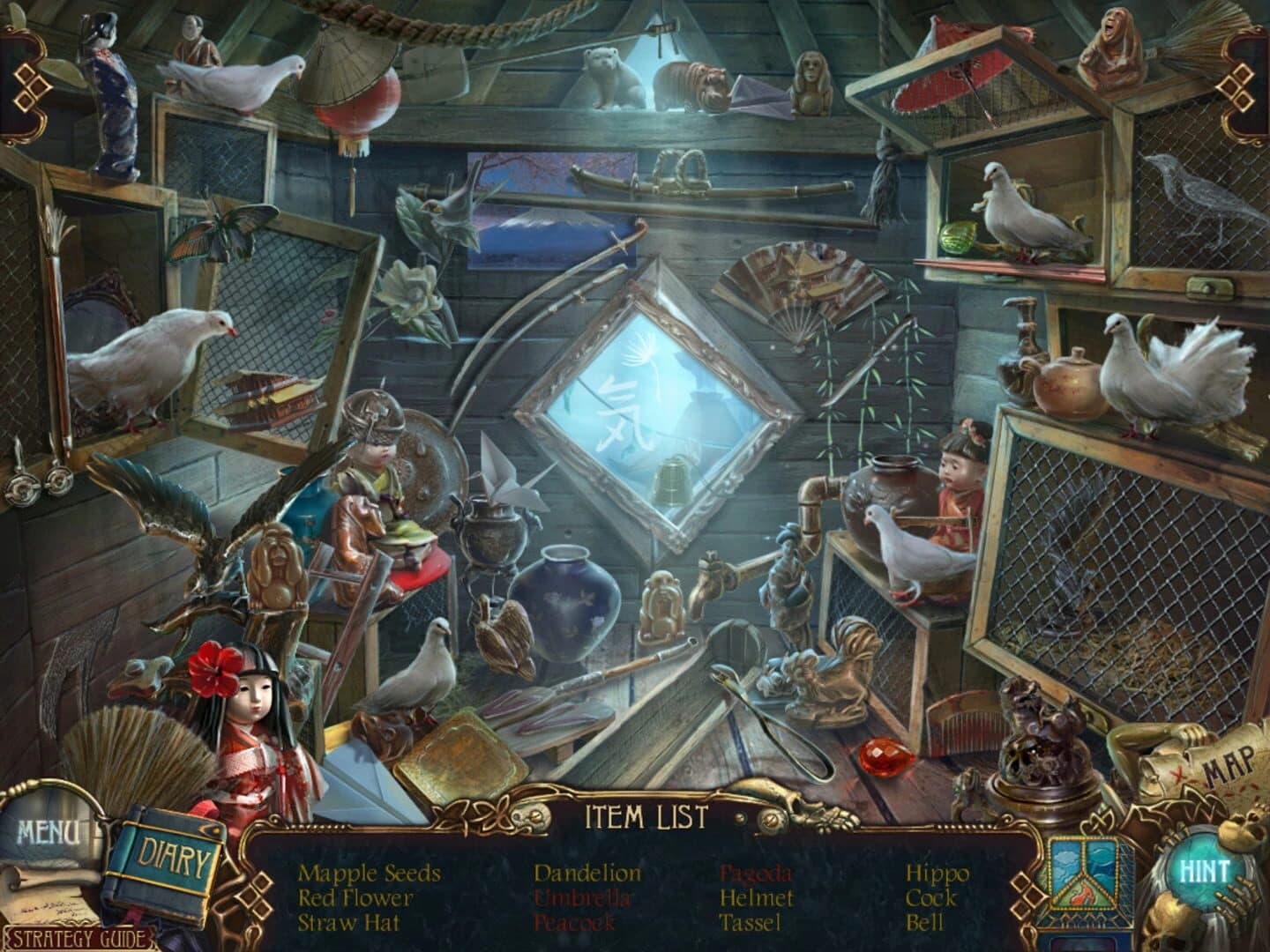Select 'Pagoda' in the Item List
This screenshot has height=952, width=1270.
[754, 873]
